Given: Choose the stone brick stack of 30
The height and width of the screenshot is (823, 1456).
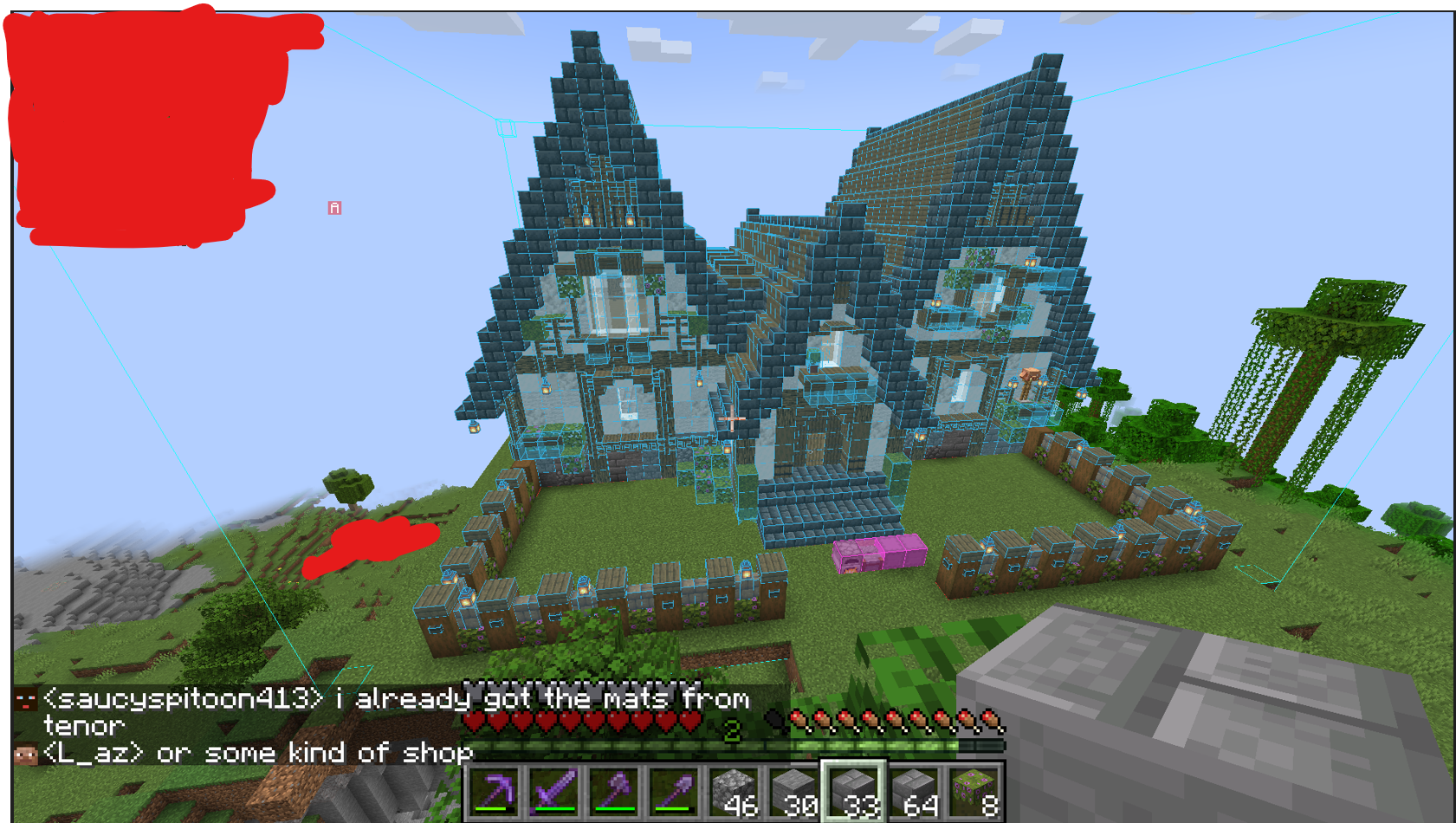Looking at the screenshot, I should click(795, 791).
